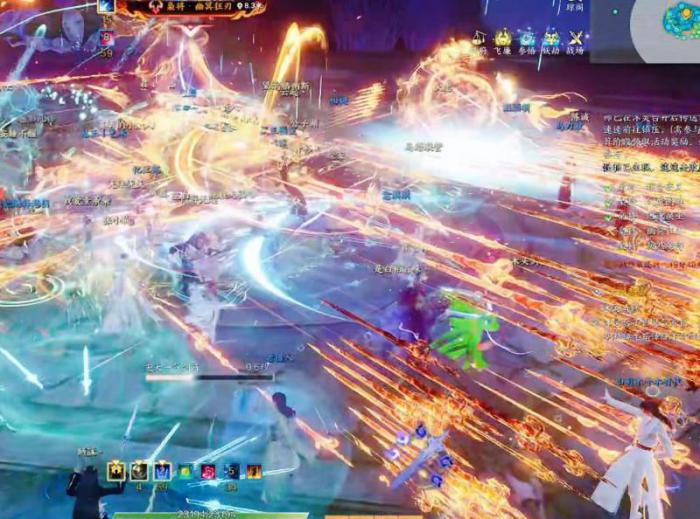Open the balance scale icon menu
700x519 pixels.
[480, 38]
